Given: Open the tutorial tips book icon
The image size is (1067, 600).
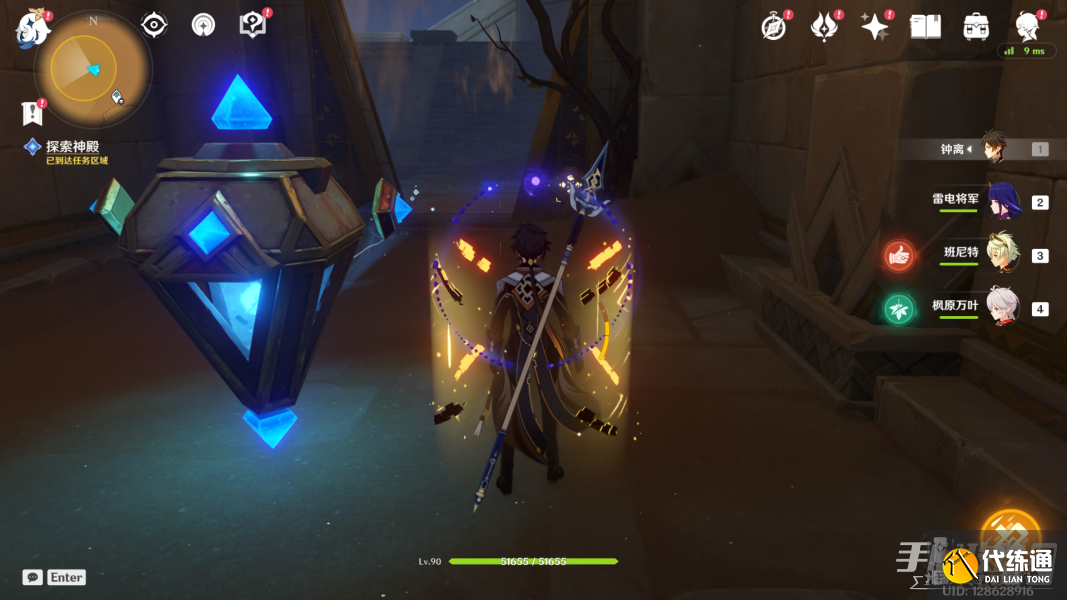Looking at the screenshot, I should pyautogui.click(x=253, y=25).
